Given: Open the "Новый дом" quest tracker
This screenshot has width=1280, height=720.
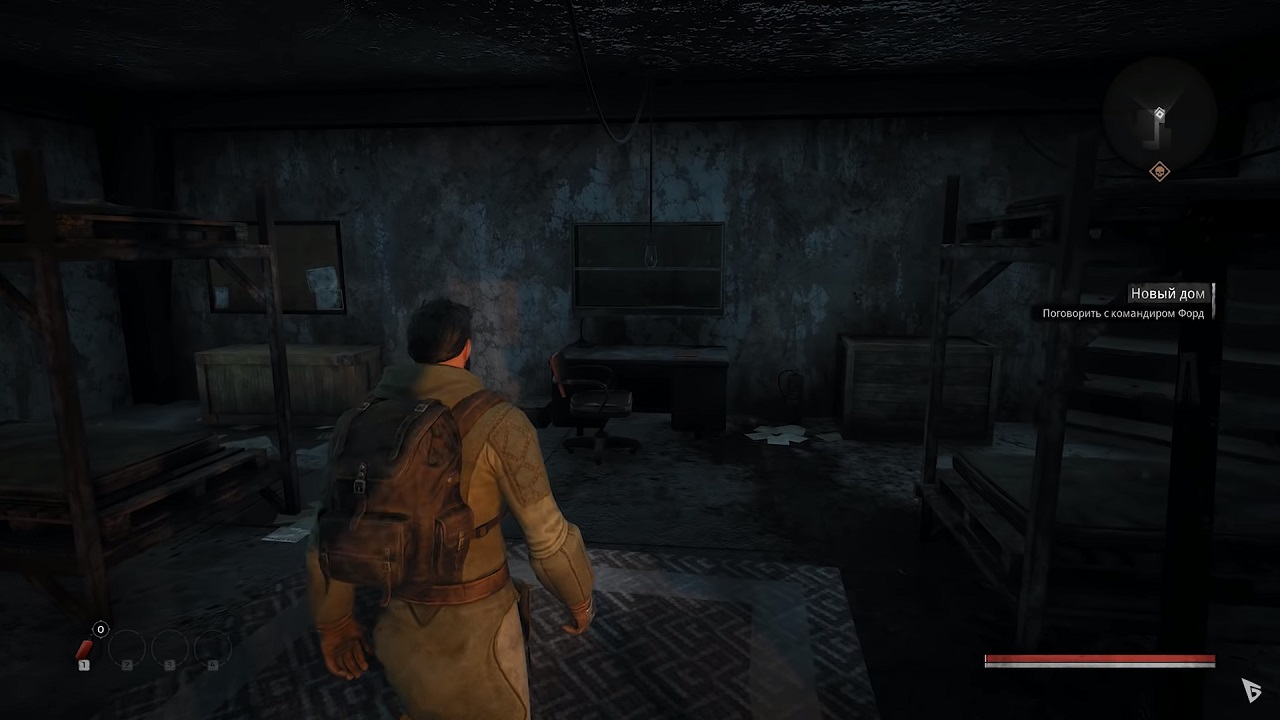Looking at the screenshot, I should click(1167, 293).
